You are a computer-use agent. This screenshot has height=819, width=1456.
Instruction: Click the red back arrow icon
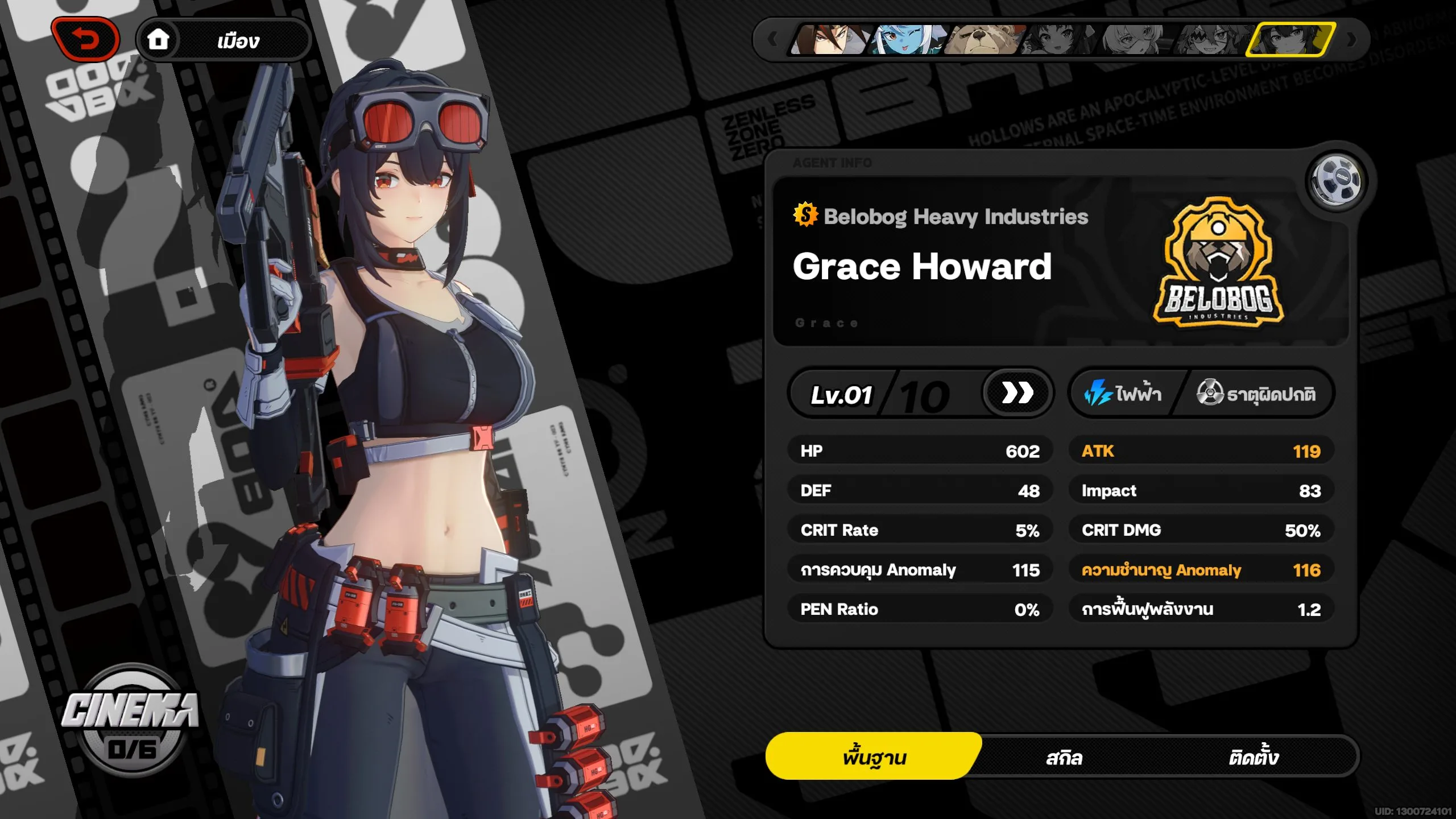click(x=84, y=39)
